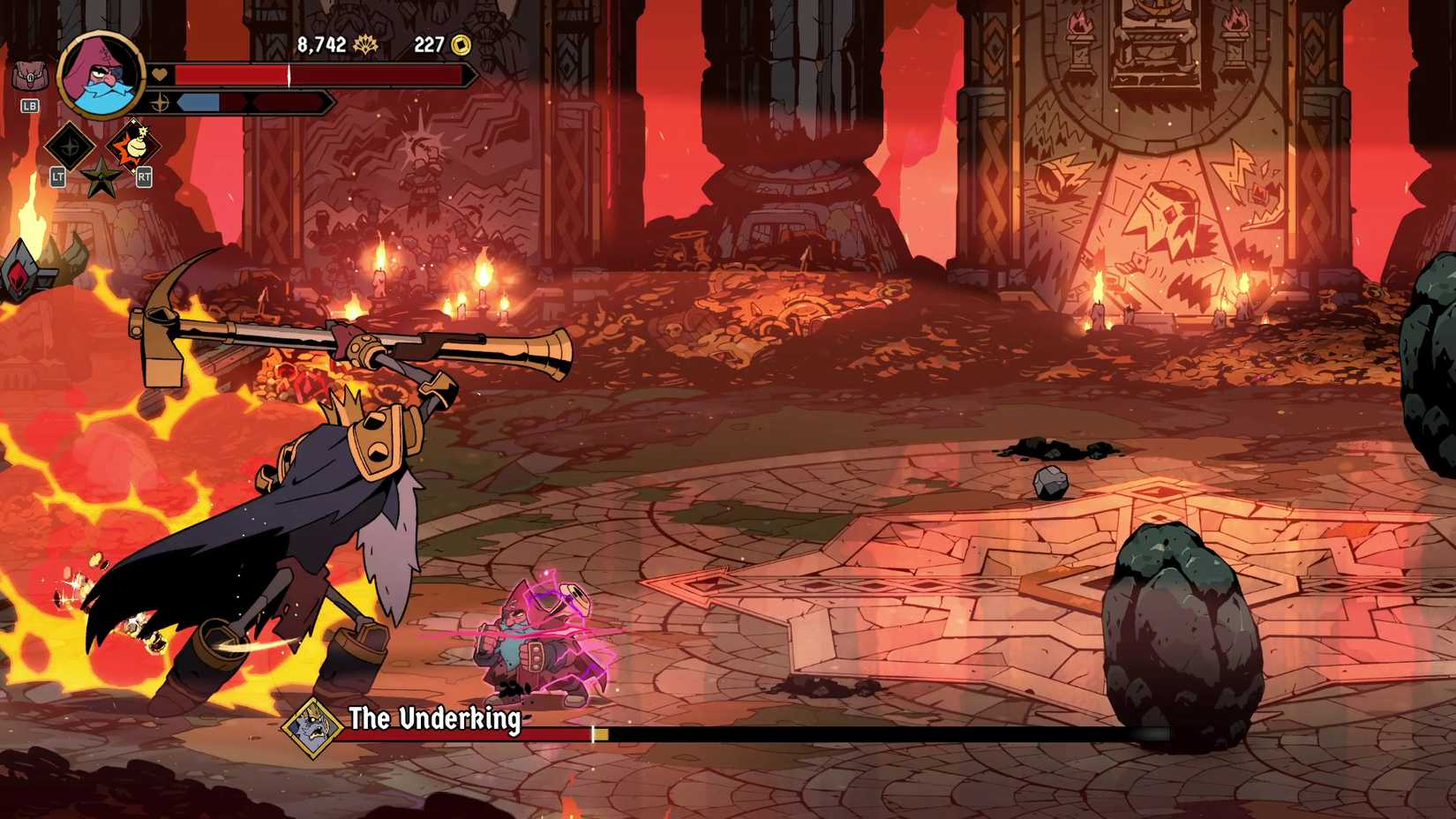Open the backpack inventory (LB)
Image resolution: width=1456 pixels, height=819 pixels.
pyautogui.click(x=29, y=73)
